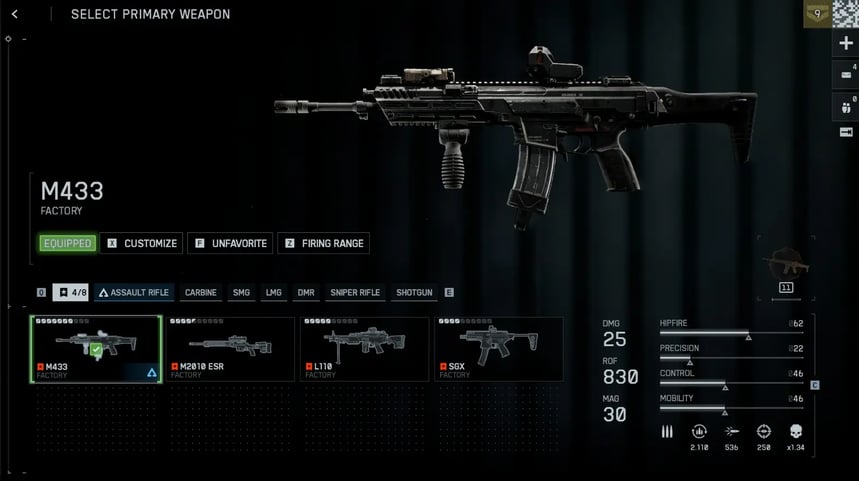Select the SGX weapon card
859x481 pixels.
pos(498,348)
